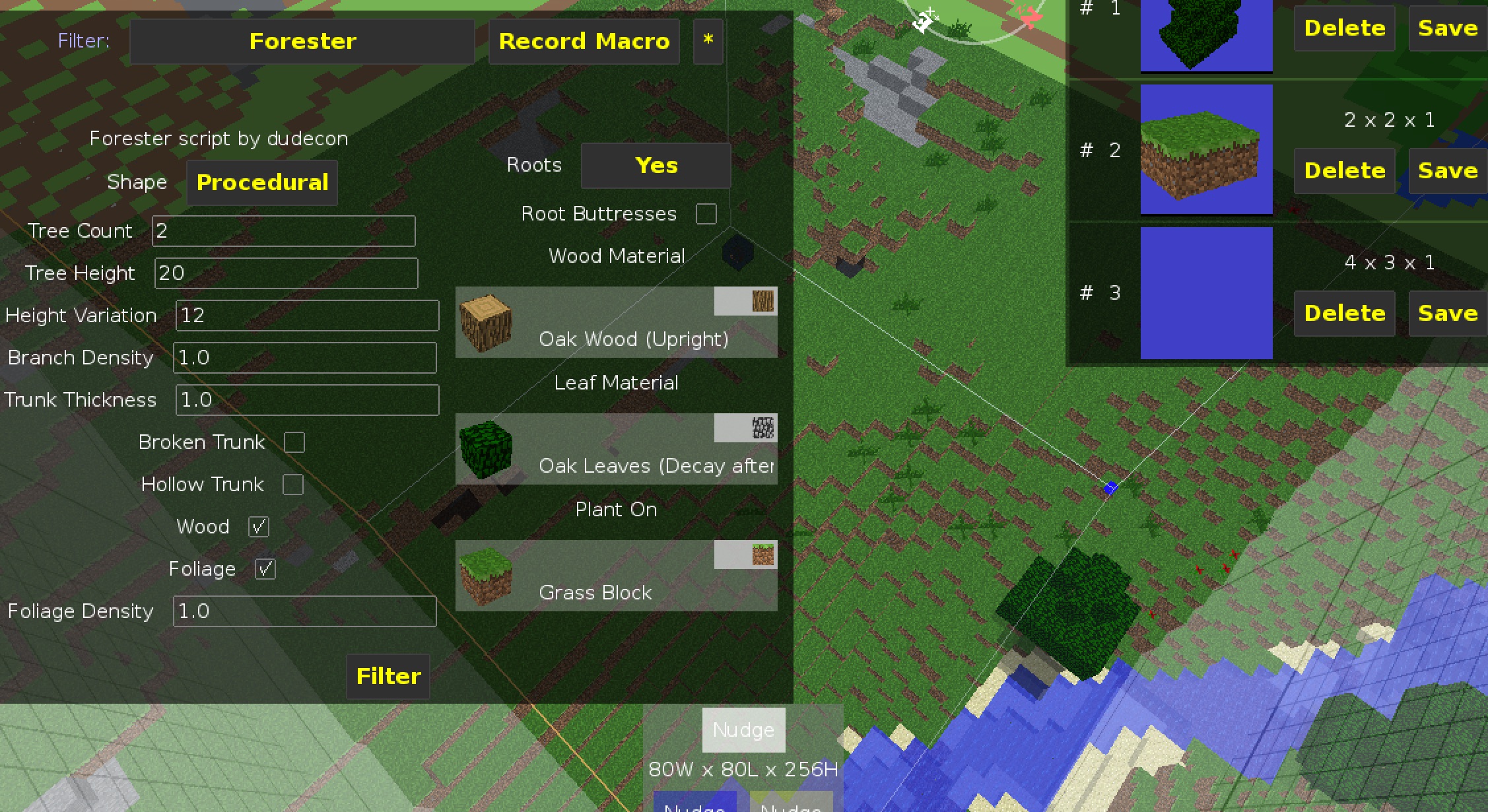Uncheck the Wood checkbox
The width and height of the screenshot is (1488, 812).
(x=258, y=526)
